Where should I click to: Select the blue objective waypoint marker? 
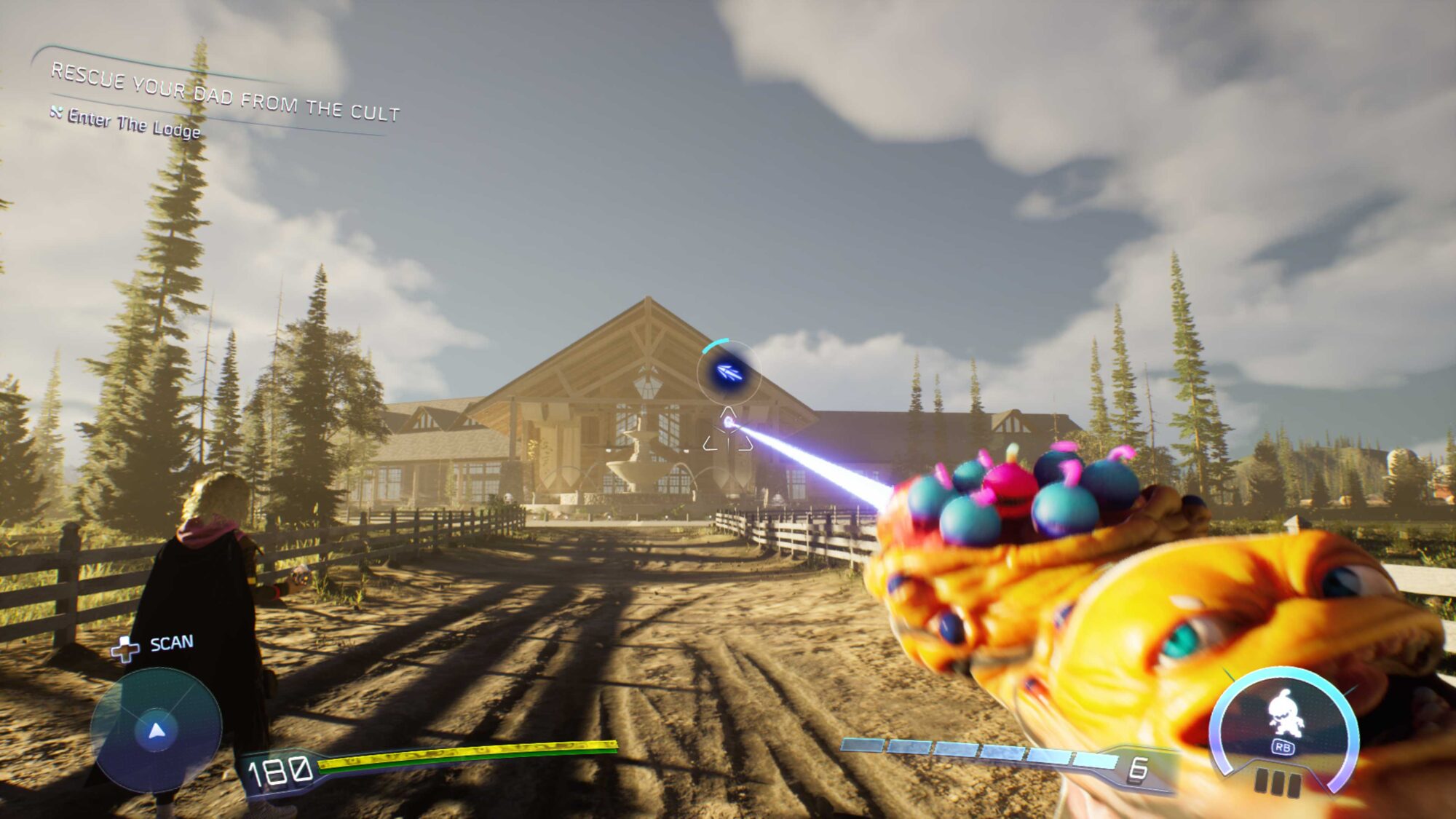click(x=729, y=373)
